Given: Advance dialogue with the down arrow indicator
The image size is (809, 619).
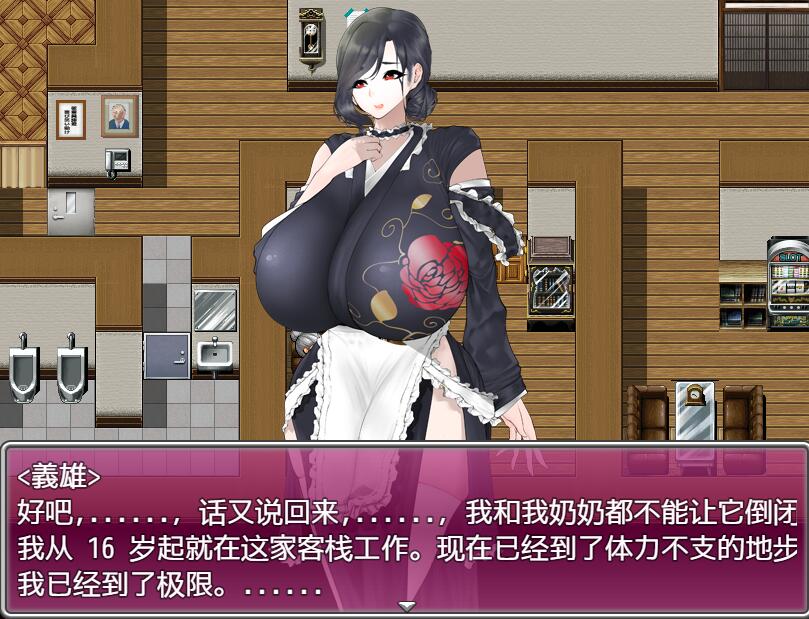Looking at the screenshot, I should pyautogui.click(x=406, y=606).
